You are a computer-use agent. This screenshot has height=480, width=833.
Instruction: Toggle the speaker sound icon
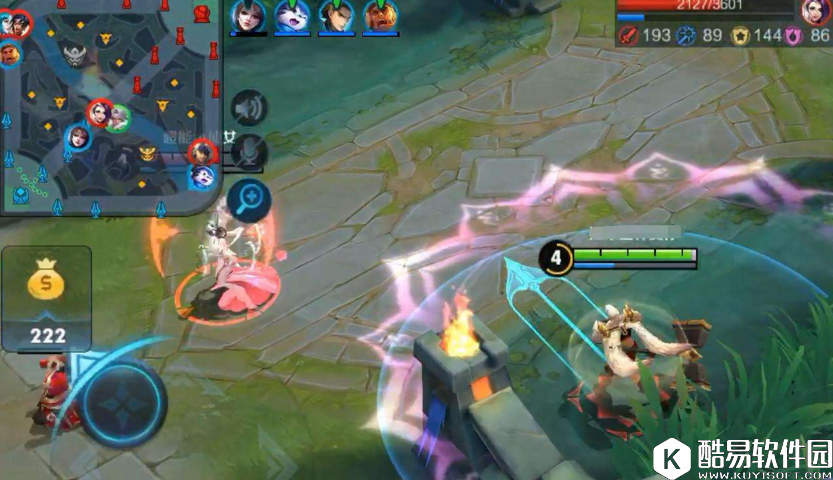(x=250, y=109)
